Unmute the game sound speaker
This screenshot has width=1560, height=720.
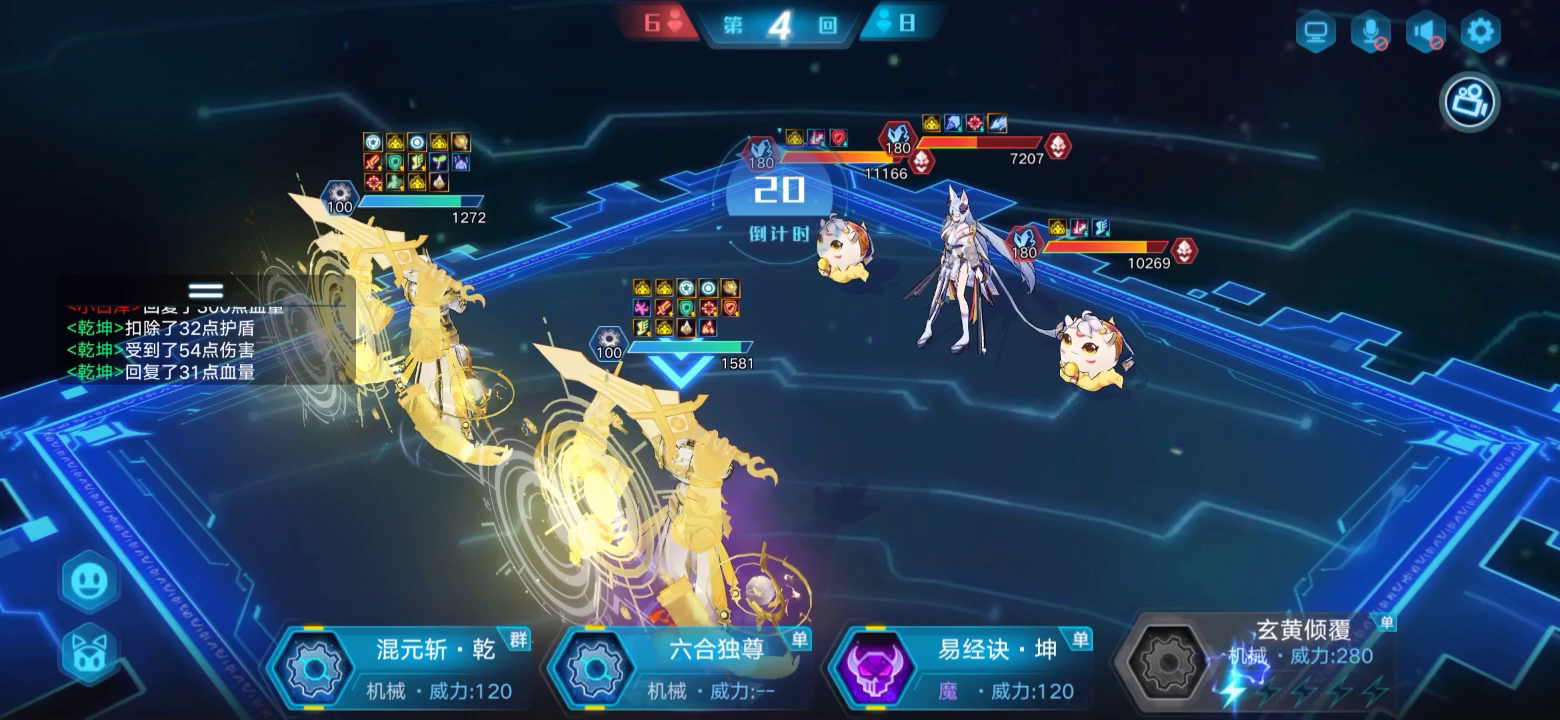(x=1424, y=31)
